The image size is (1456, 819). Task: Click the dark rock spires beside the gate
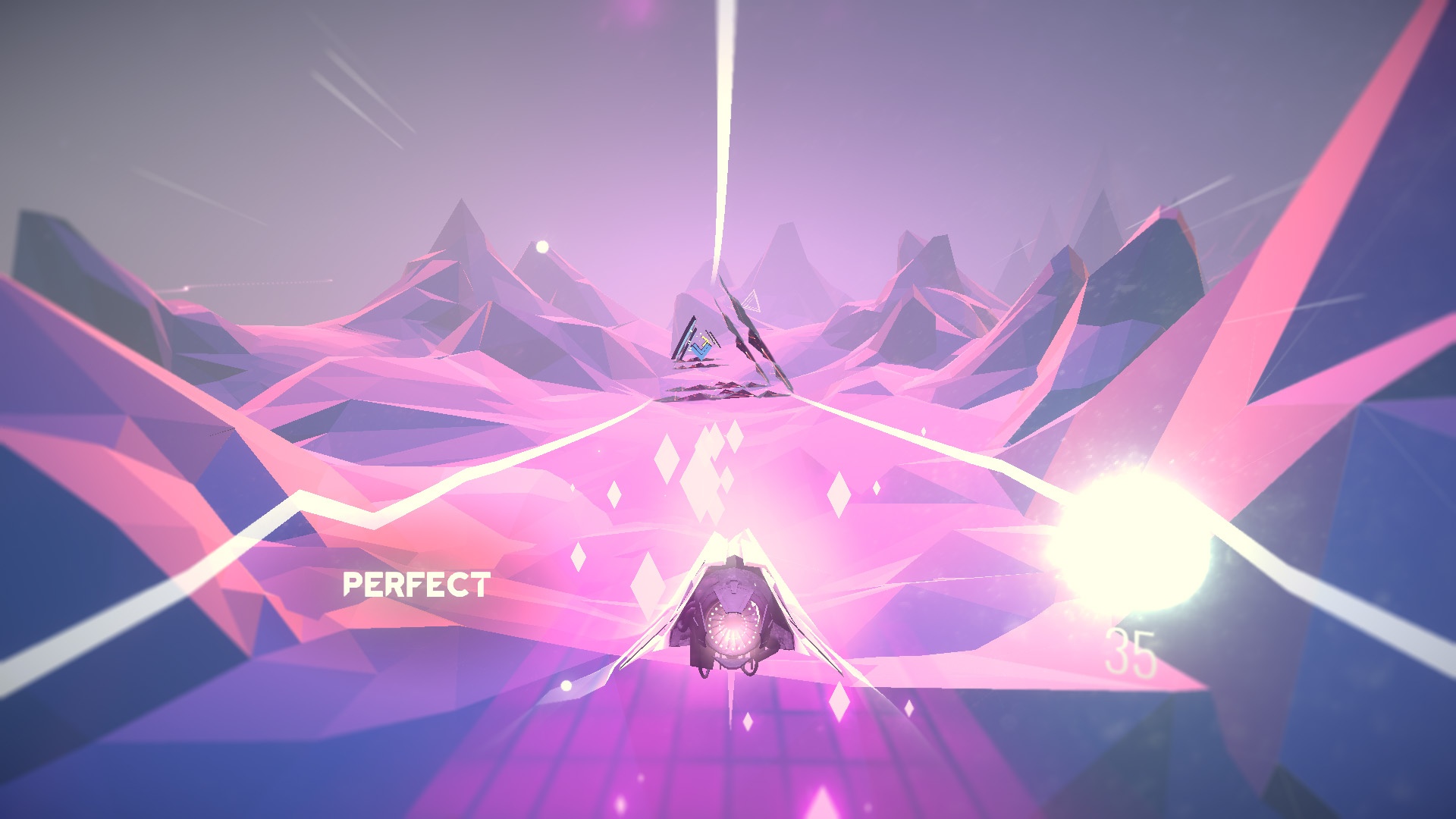[751, 334]
